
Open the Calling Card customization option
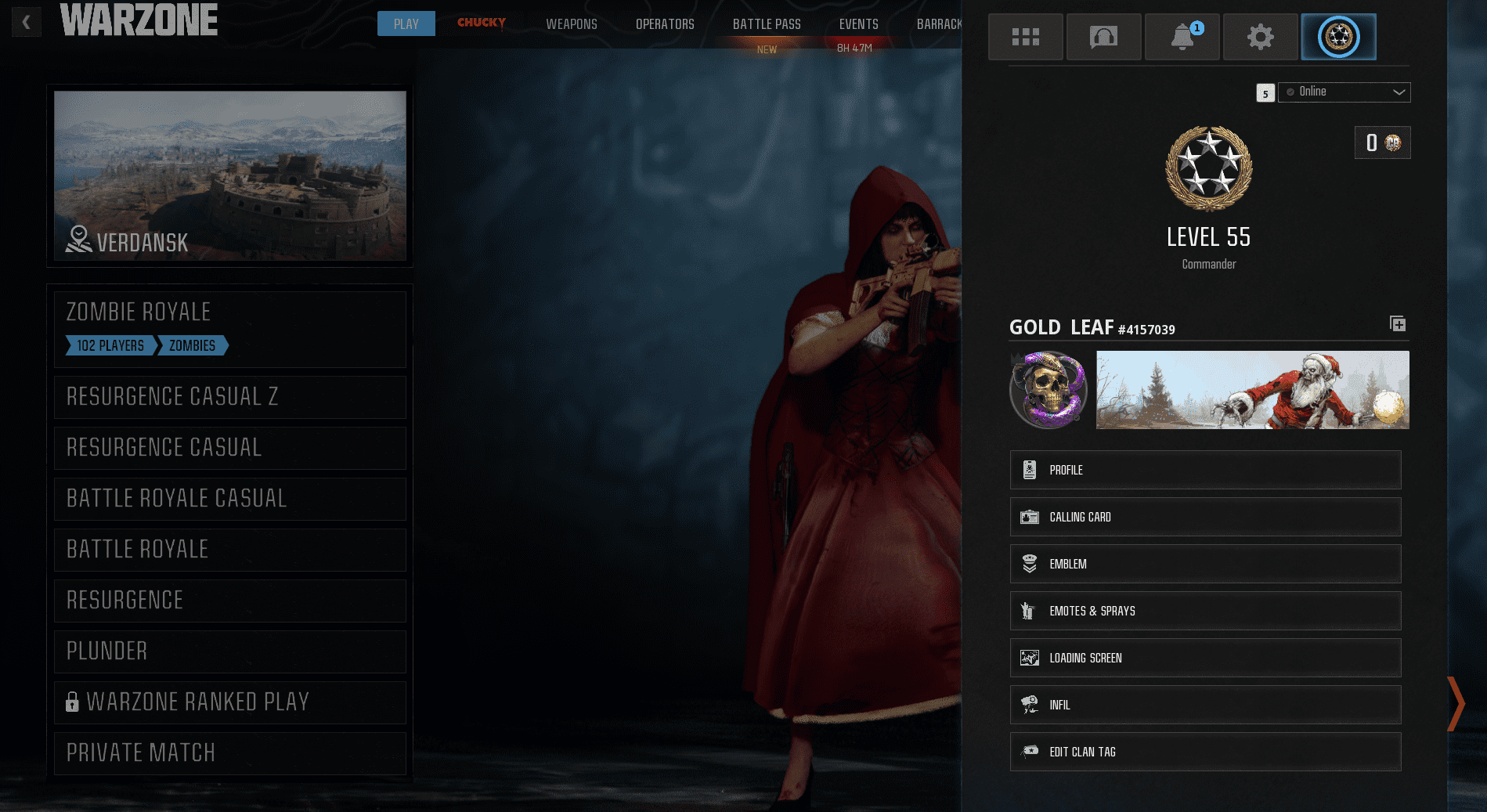[1204, 517]
